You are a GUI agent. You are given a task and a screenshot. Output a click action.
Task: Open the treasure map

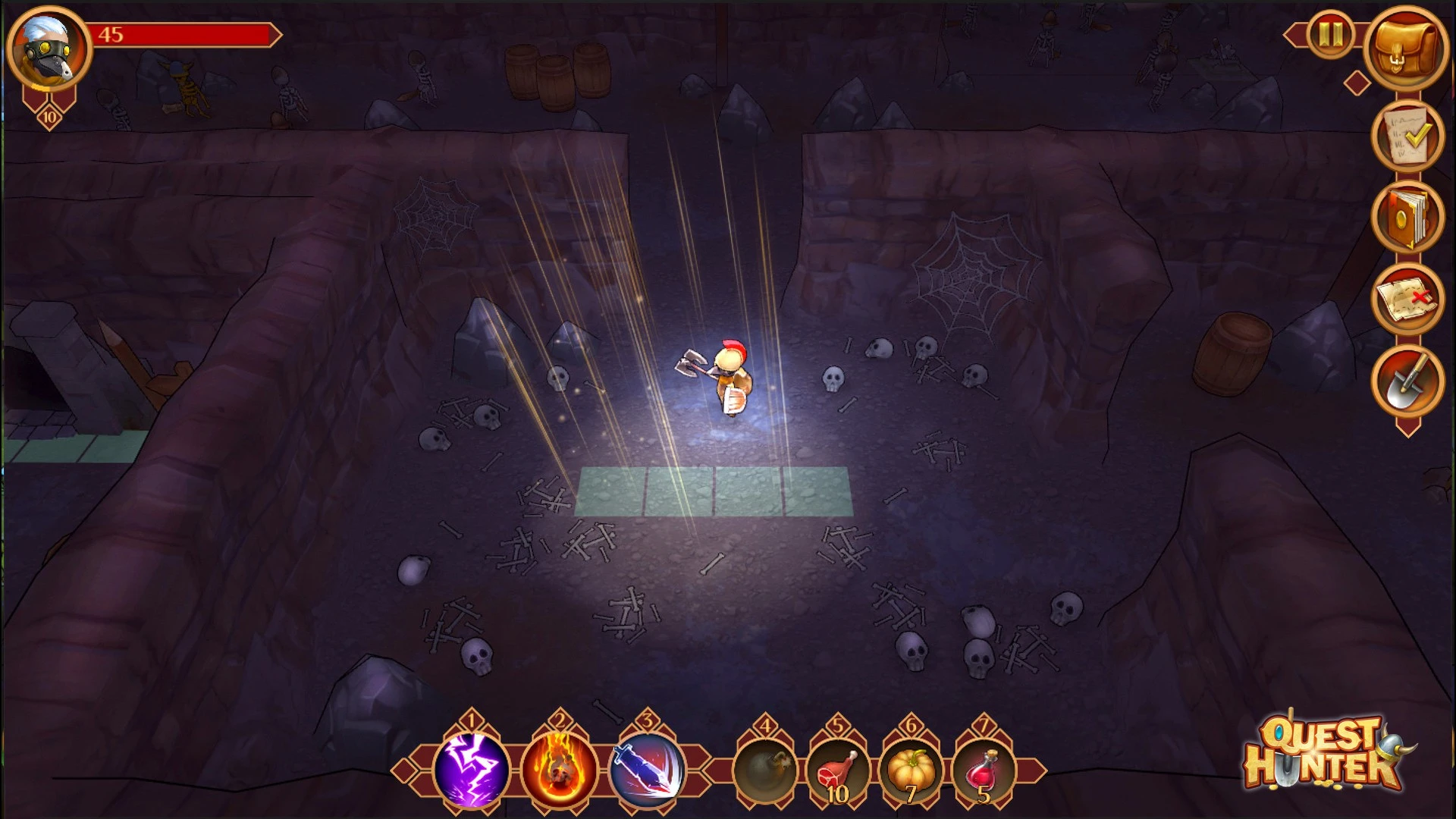(x=1407, y=299)
